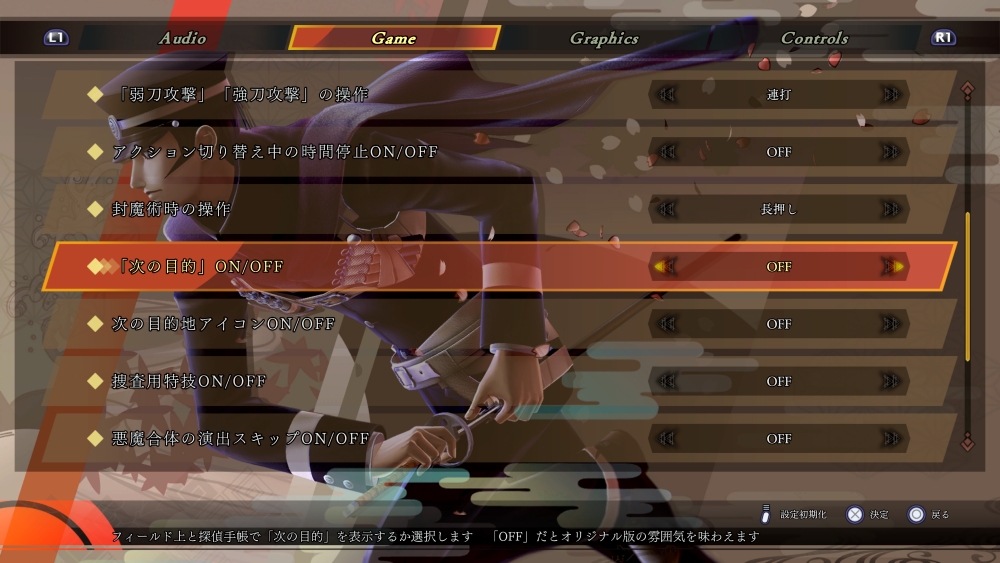
Task: Click the 次の目的地アイコンON/OFF row
Action: (x=223, y=324)
